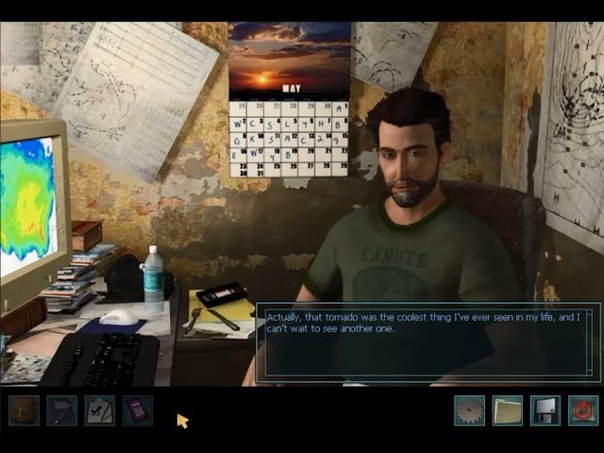
Task: Open the purple cell phone
Action: (138, 410)
